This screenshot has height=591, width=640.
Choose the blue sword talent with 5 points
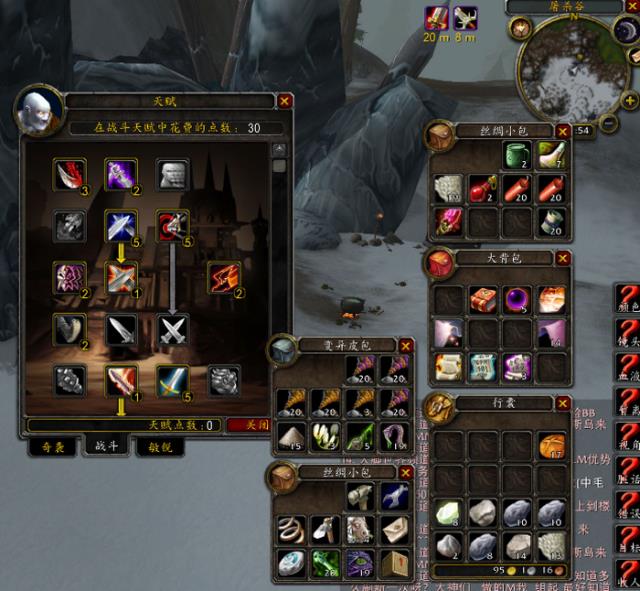pos(173,380)
